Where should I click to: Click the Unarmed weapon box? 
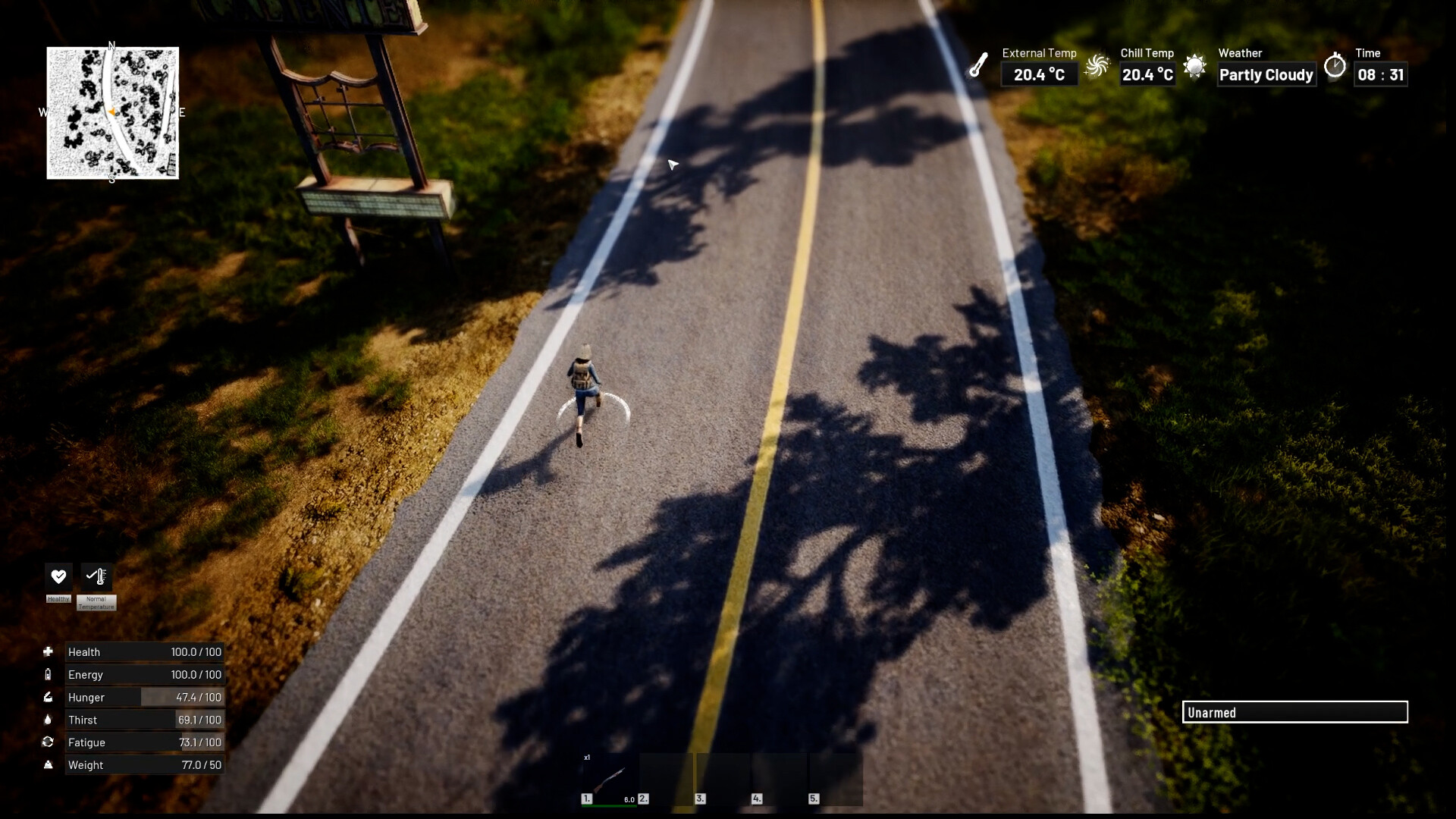[1294, 712]
